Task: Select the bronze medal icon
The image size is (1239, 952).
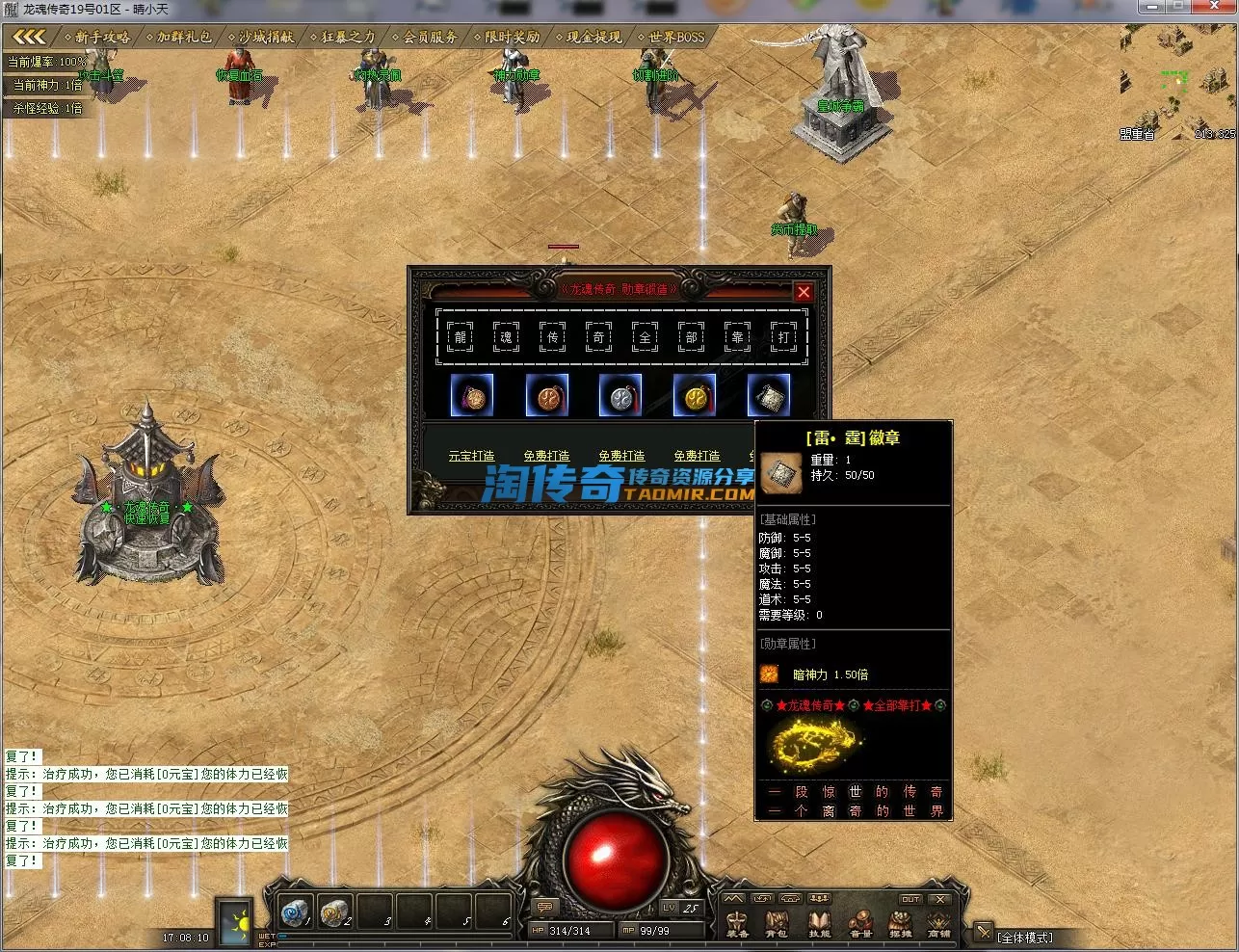Action: [x=546, y=395]
